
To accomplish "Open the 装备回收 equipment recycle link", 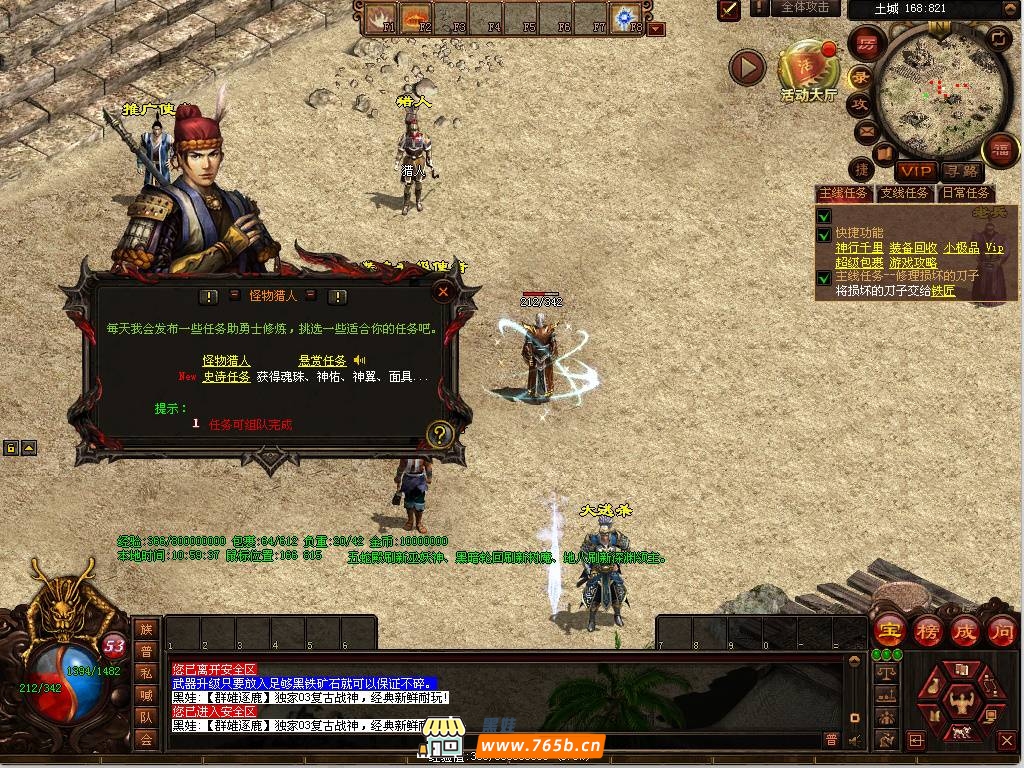I will click(x=912, y=248).
